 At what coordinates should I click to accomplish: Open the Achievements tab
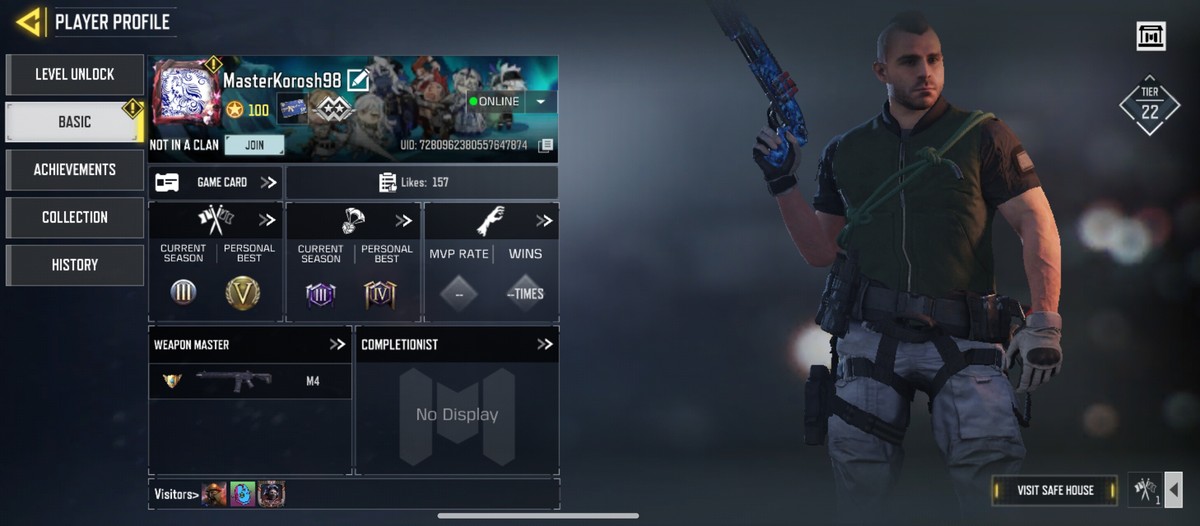click(75, 170)
